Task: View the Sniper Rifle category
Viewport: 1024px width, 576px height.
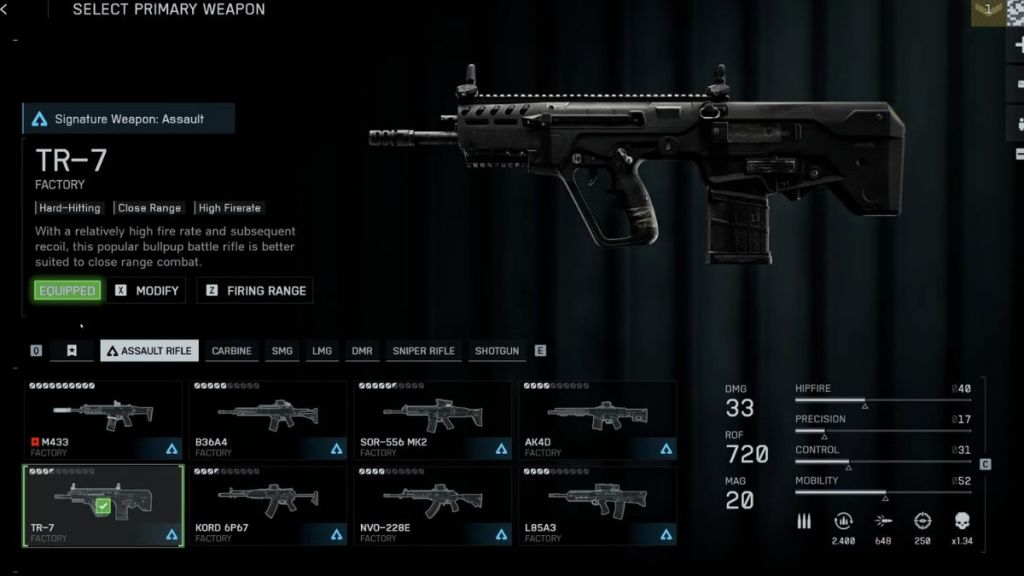Action: click(423, 351)
